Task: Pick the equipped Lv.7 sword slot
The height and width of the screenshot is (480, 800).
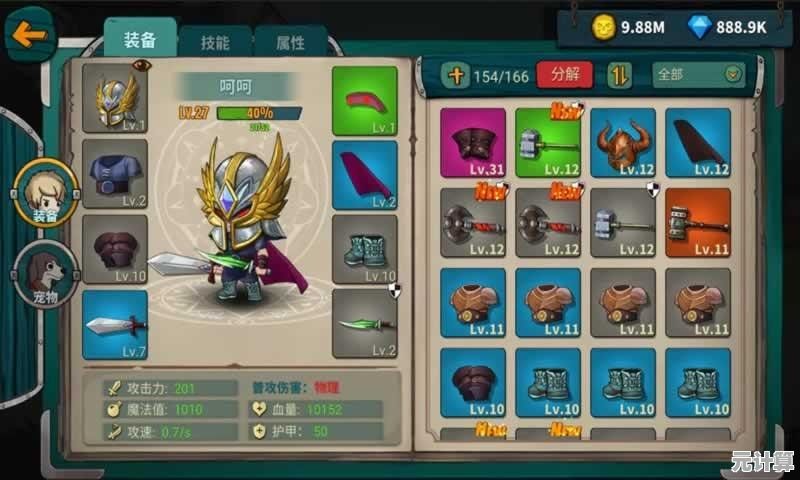Action: click(x=115, y=324)
